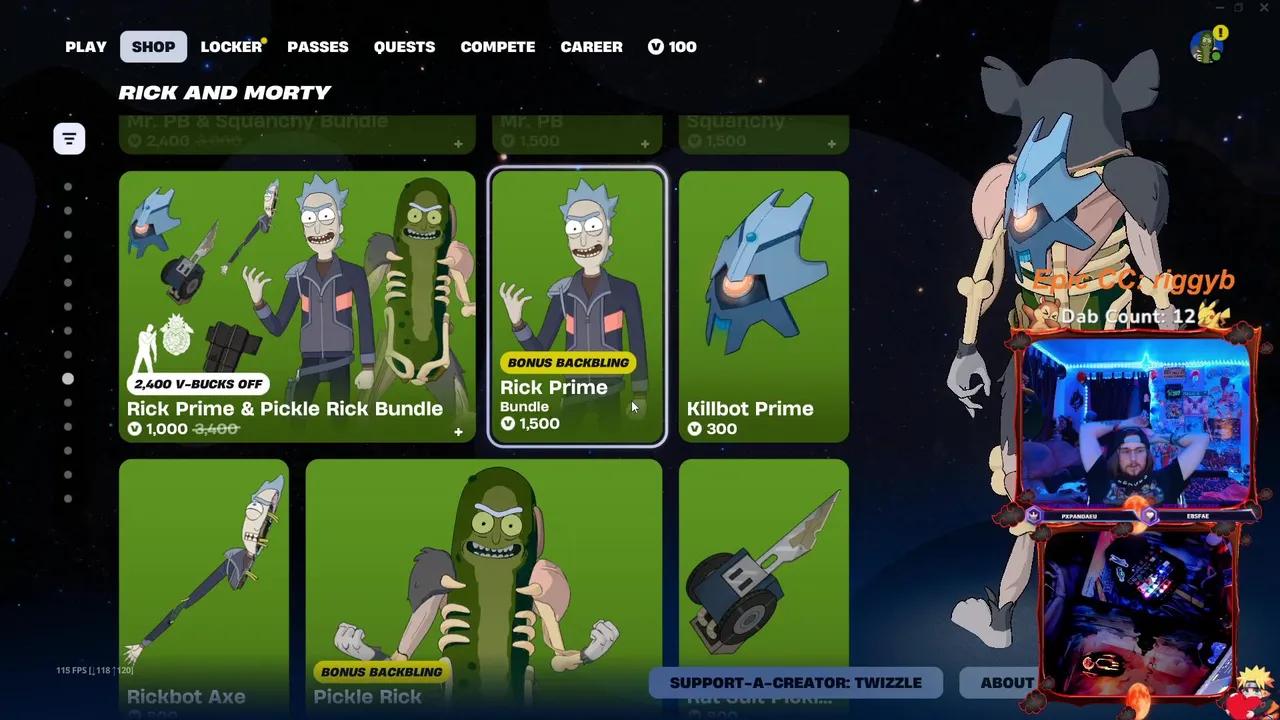This screenshot has height=720, width=1280.
Task: Switch to the Compete tab
Action: coord(497,47)
